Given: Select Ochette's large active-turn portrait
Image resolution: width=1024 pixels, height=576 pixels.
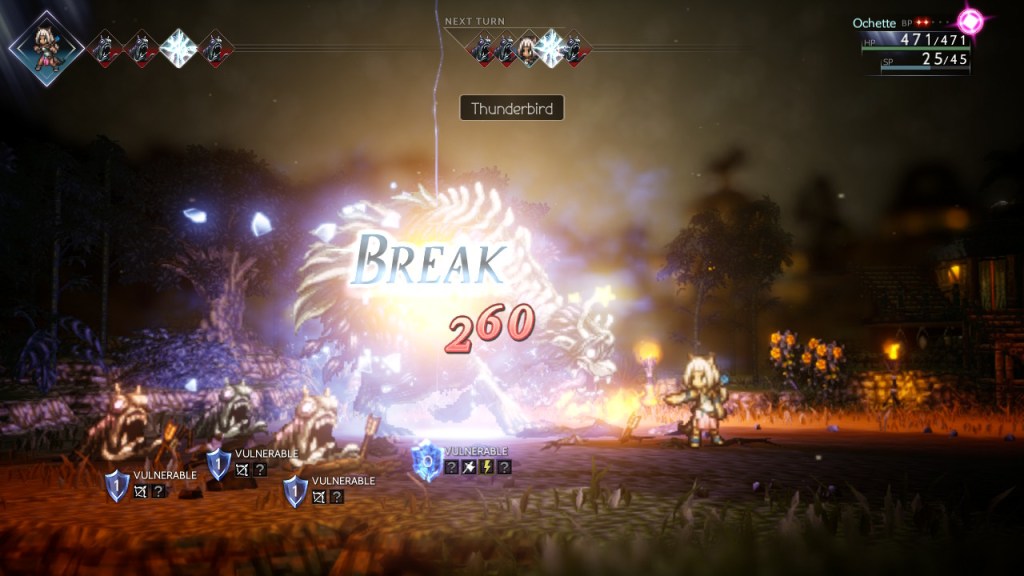Looking at the screenshot, I should pos(45,47).
